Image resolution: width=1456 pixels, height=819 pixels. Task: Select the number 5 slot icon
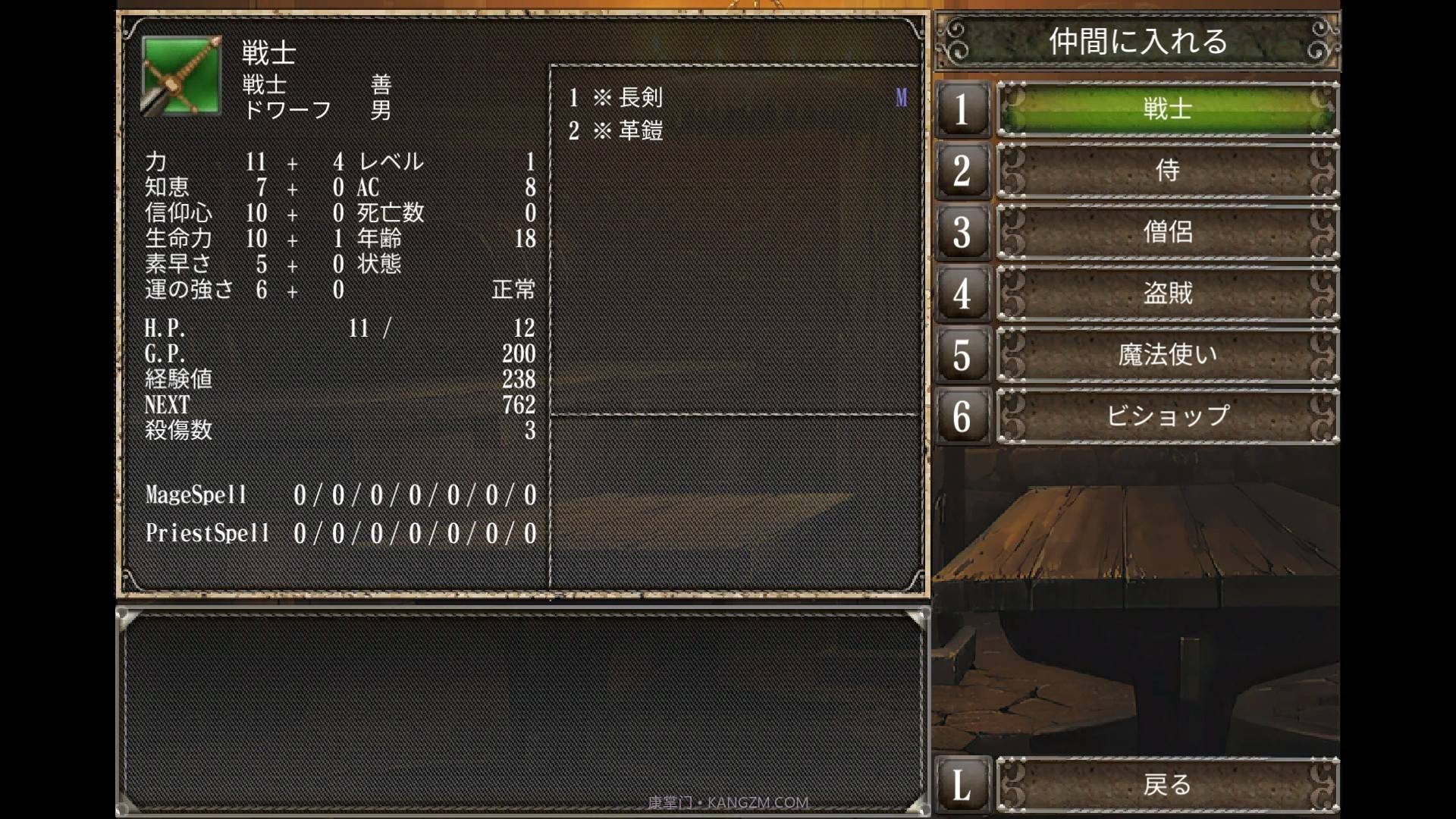[x=962, y=354]
